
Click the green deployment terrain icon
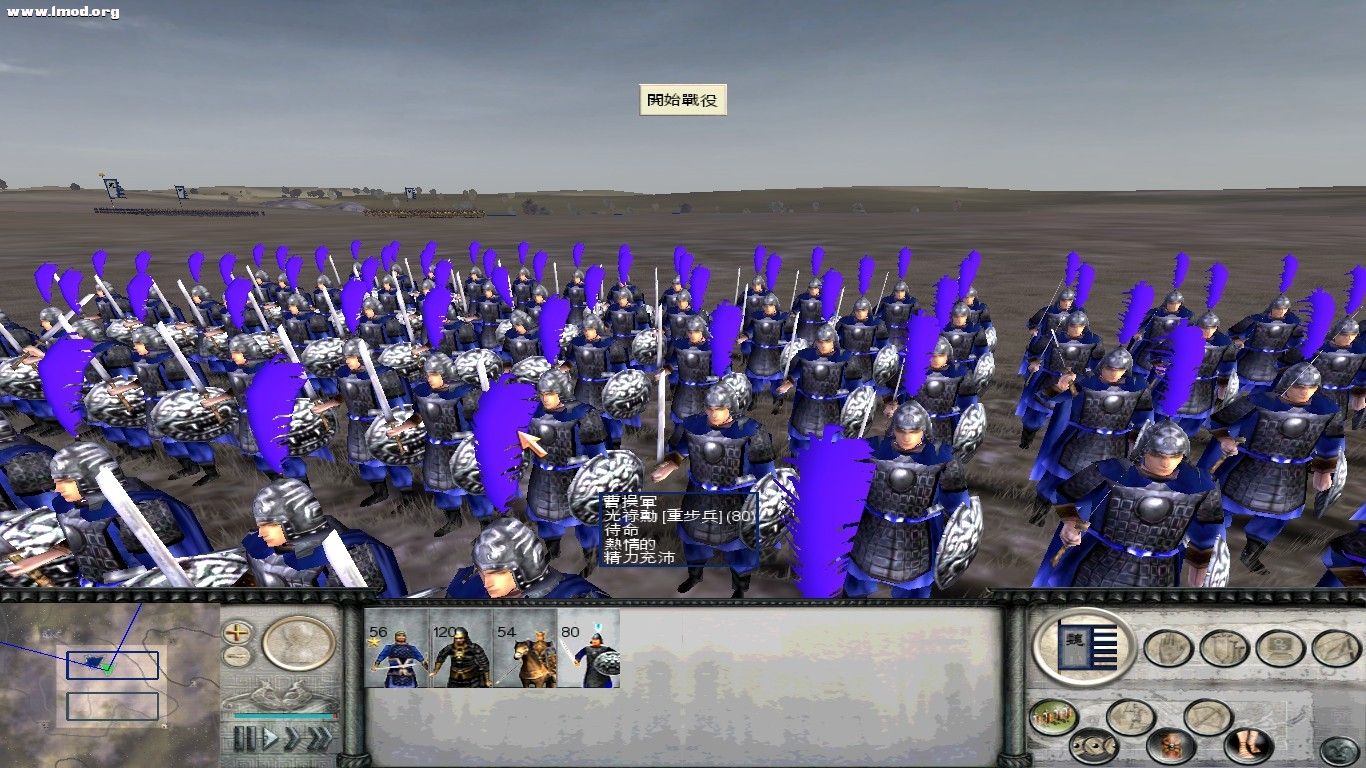point(1053,716)
